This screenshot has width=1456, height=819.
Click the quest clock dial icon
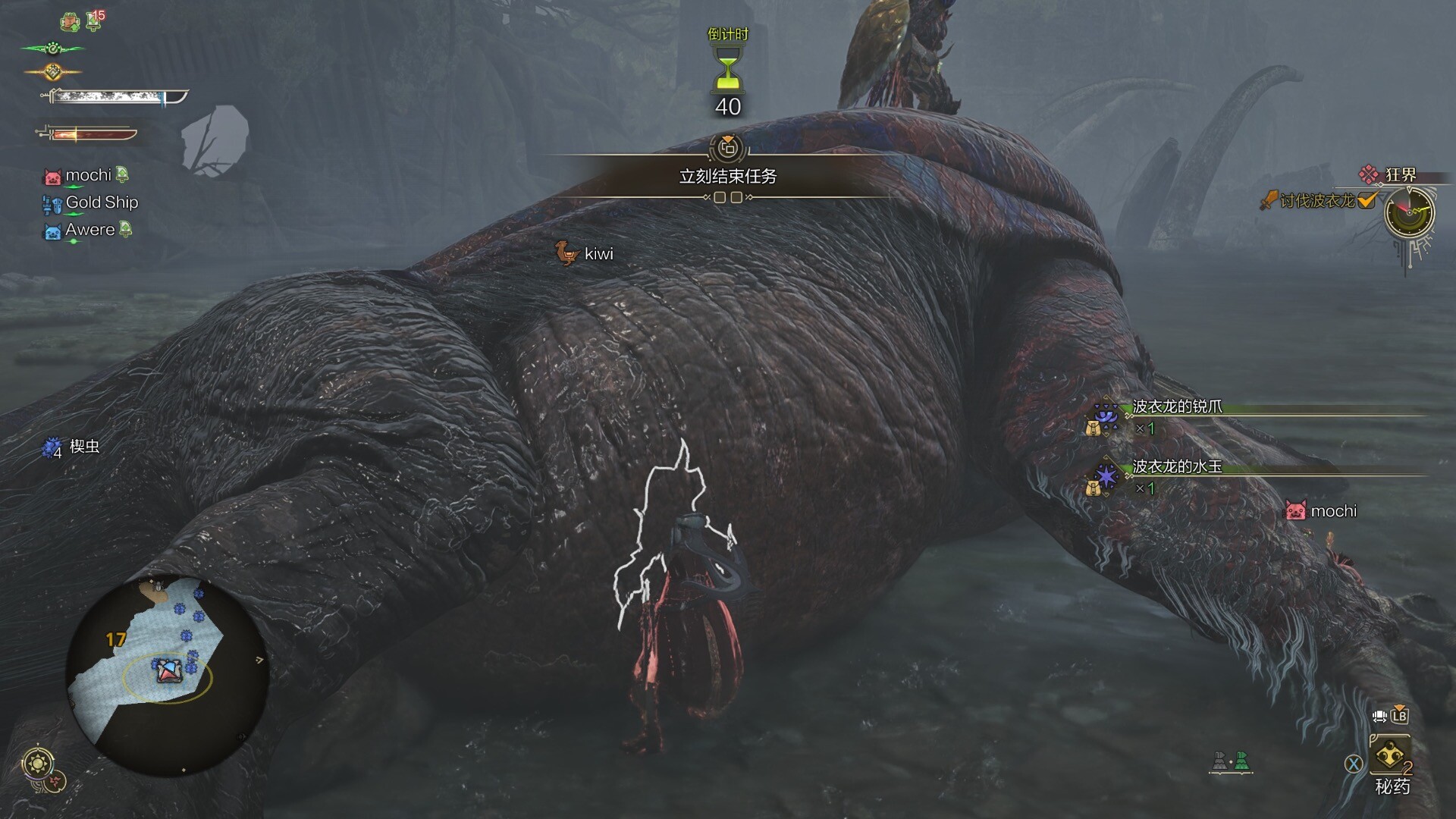(1409, 212)
